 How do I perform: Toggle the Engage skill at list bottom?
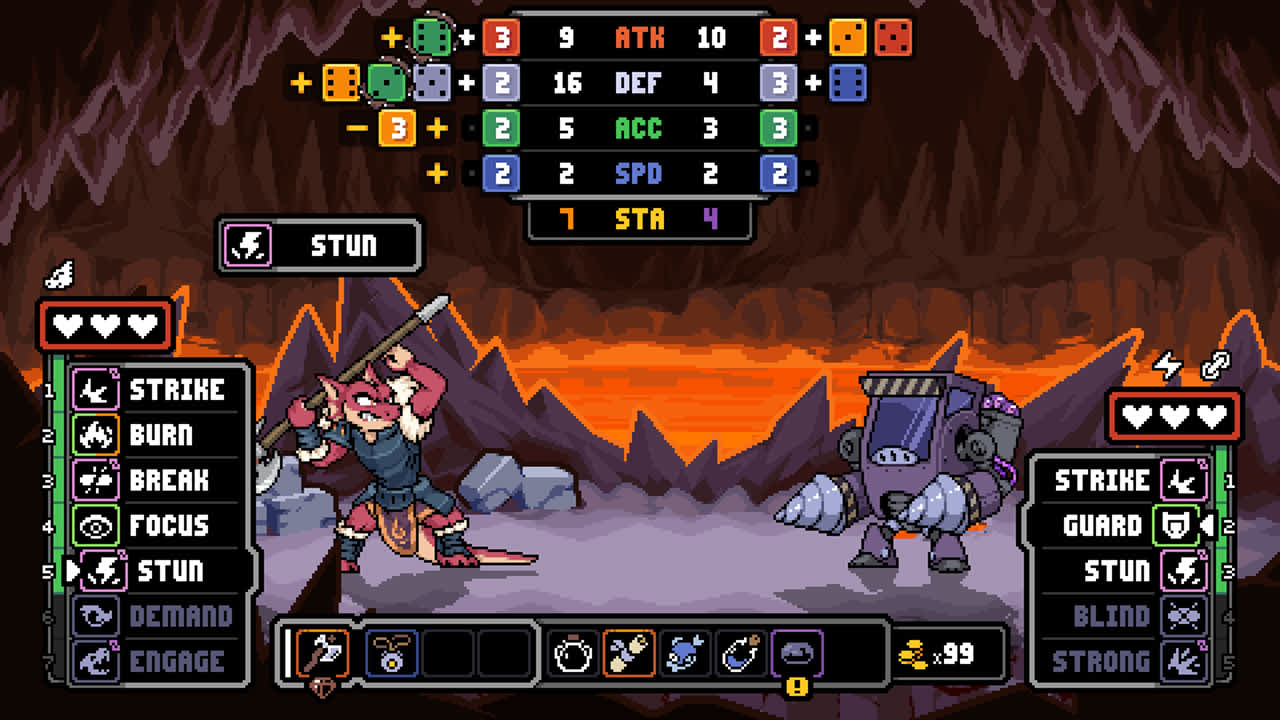pyautogui.click(x=155, y=661)
